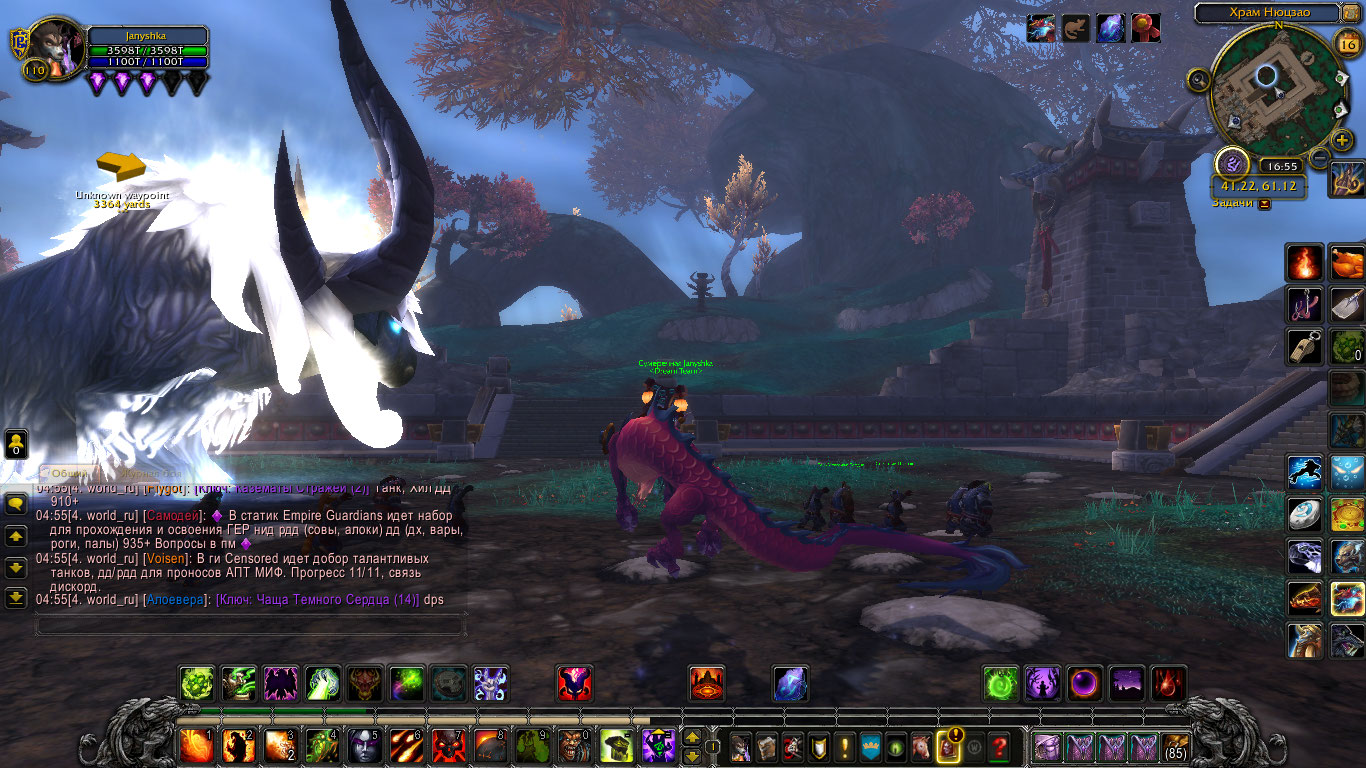Open the calendar showing day 16
Viewport: 1366px width, 768px height.
[x=1346, y=43]
